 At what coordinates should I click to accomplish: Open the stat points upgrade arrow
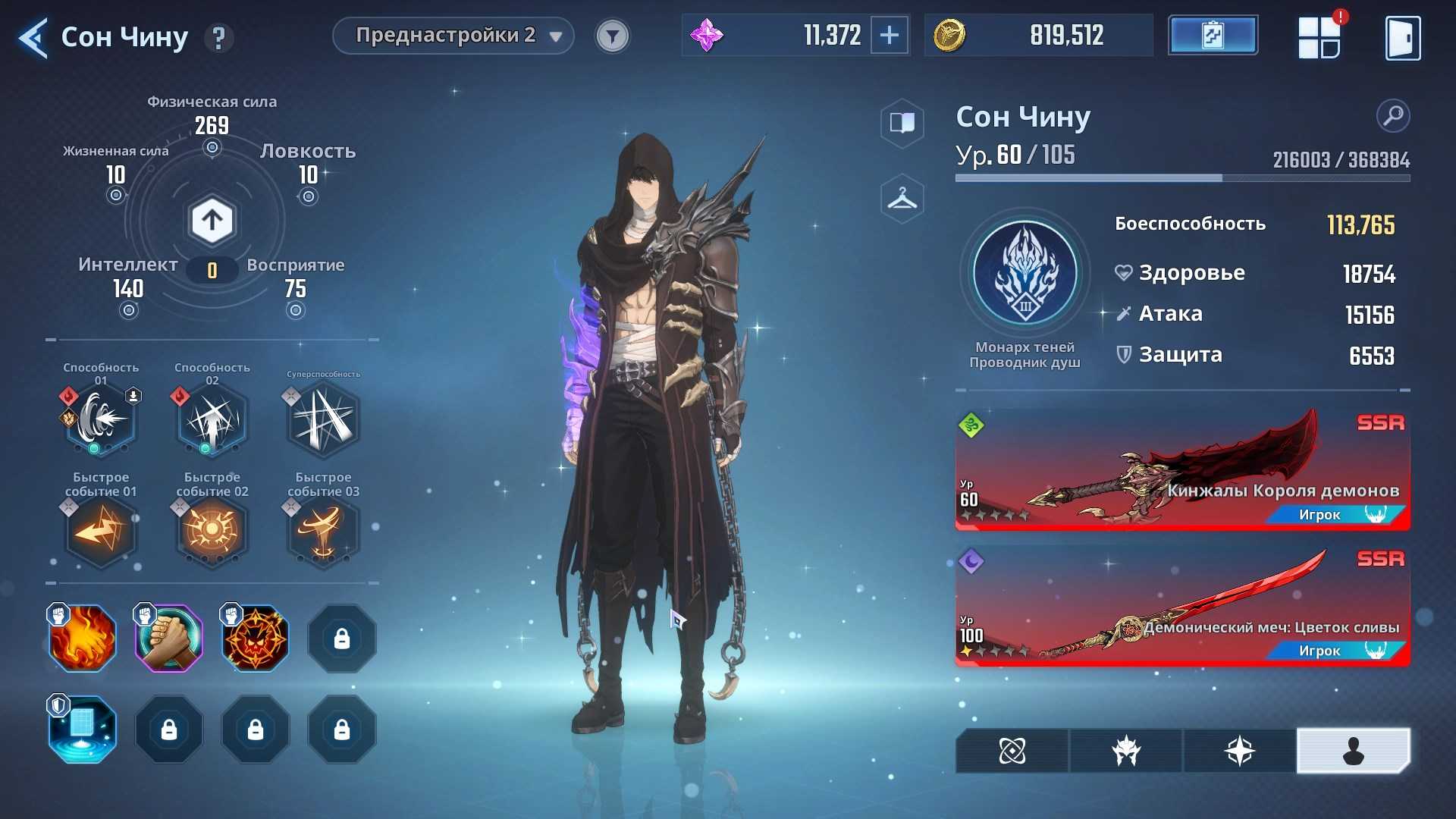tap(212, 221)
